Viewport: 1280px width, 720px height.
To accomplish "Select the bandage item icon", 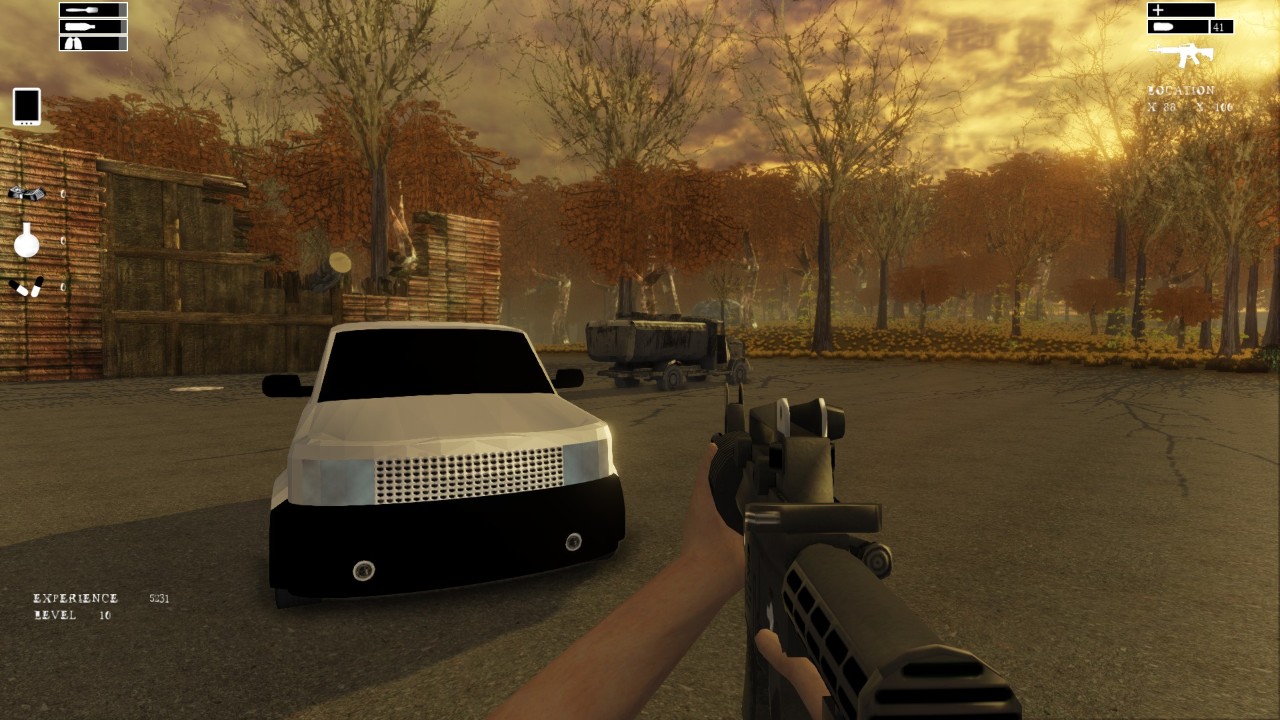I will coord(27,193).
